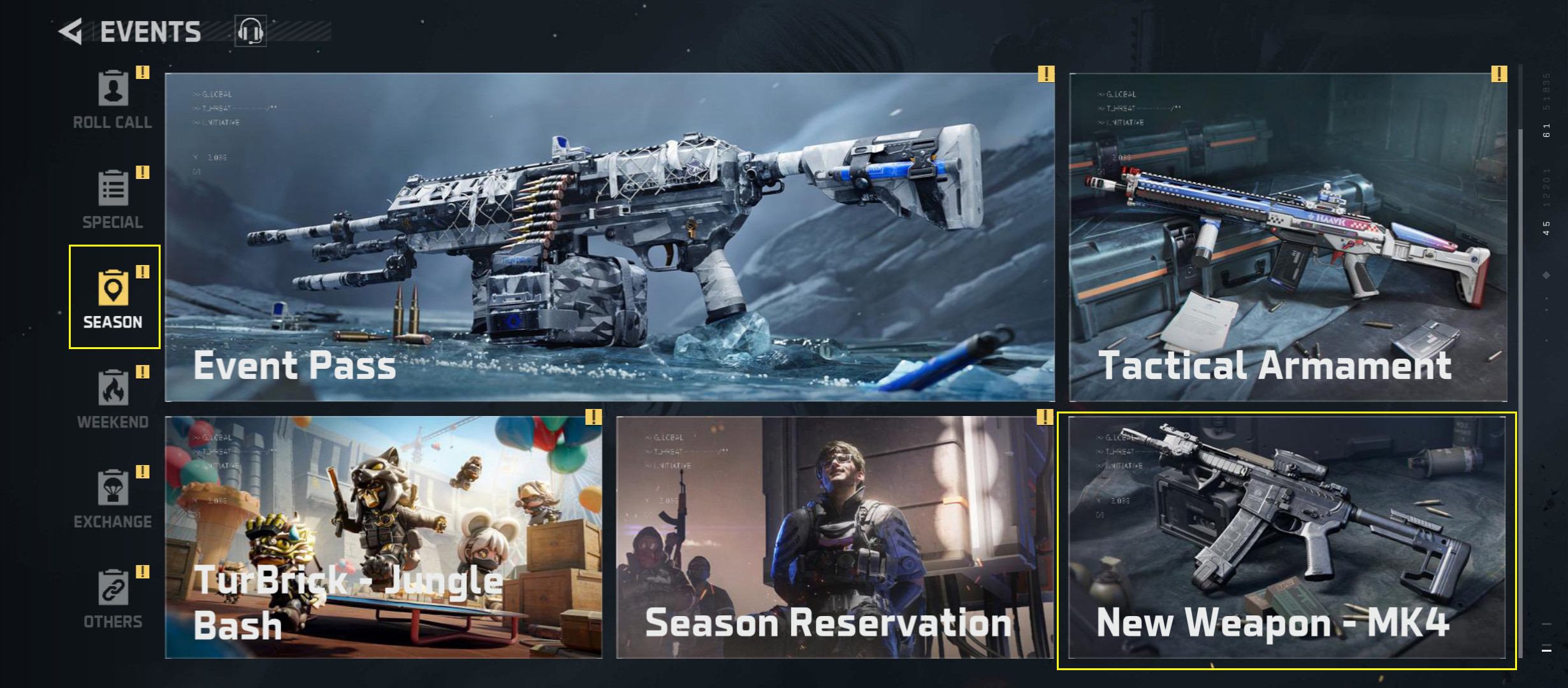Choose the Season Reservation event tile
Image resolution: width=1568 pixels, height=688 pixels.
click(x=834, y=537)
